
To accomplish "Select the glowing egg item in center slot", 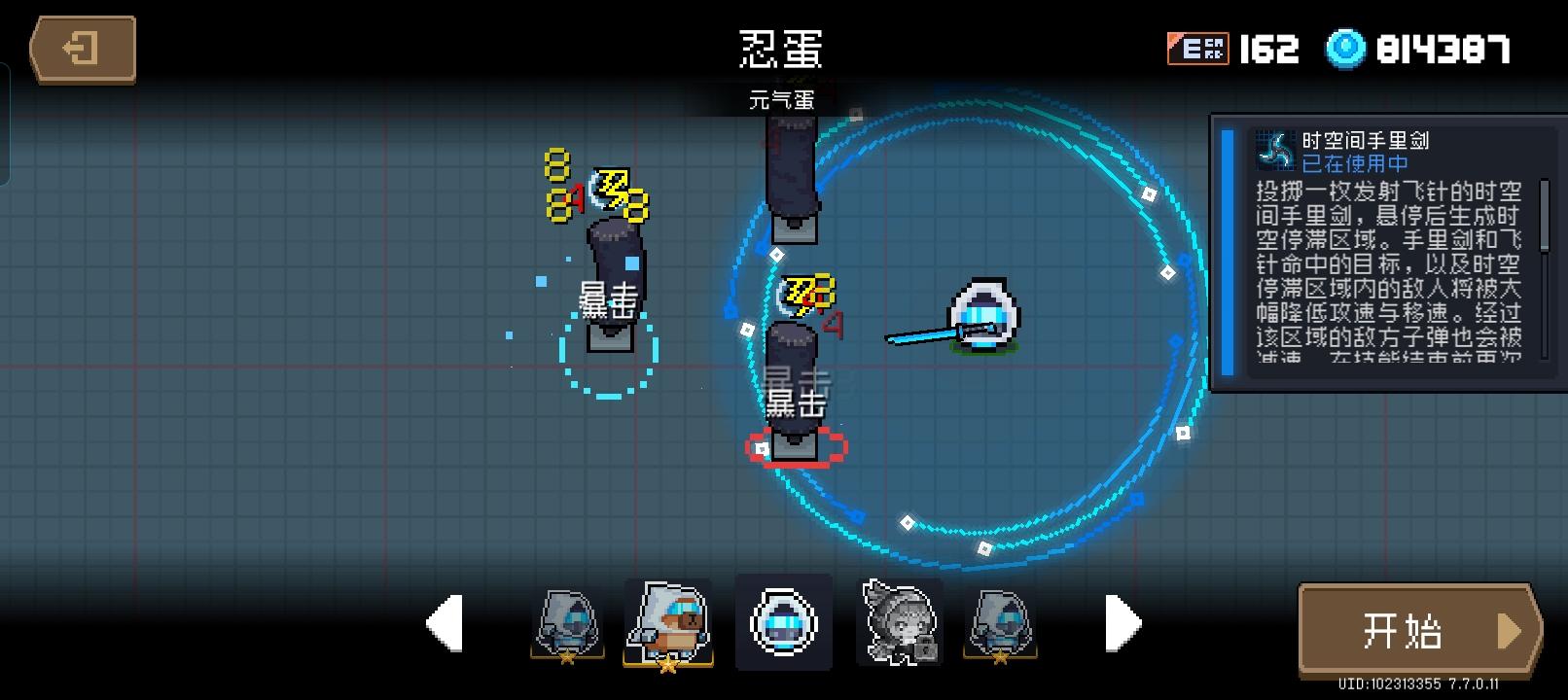I will 782,622.
